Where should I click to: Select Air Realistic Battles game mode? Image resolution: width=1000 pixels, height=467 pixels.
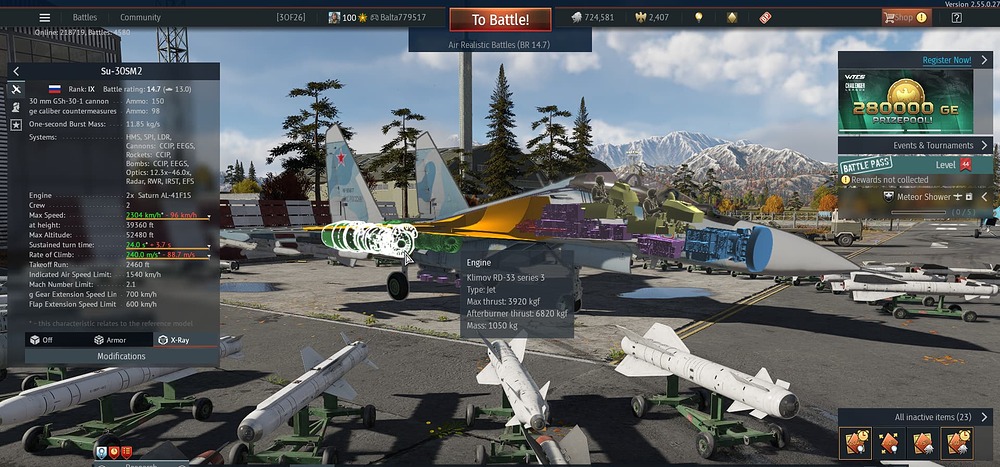(x=500, y=45)
